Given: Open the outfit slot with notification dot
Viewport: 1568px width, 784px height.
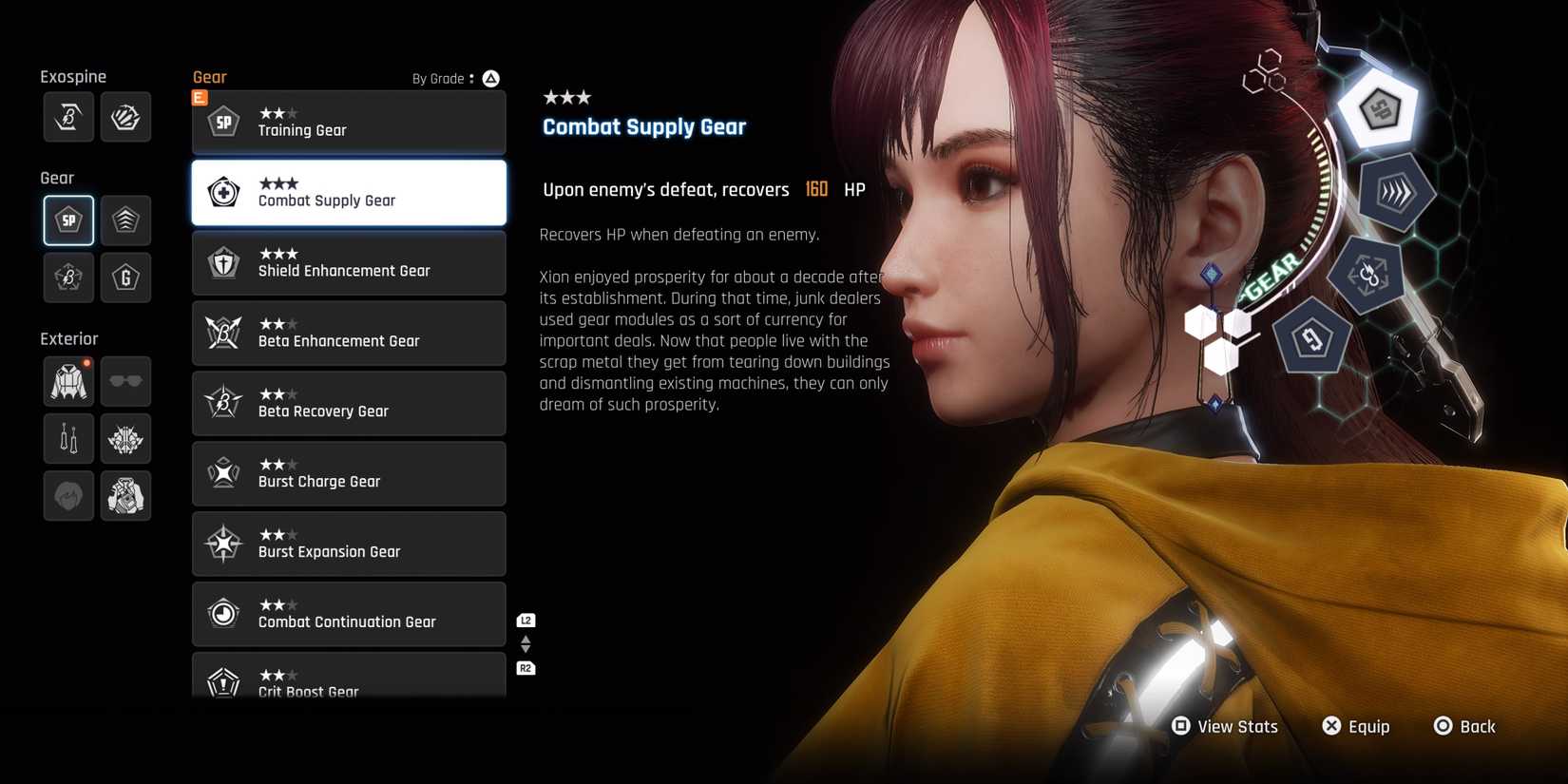Looking at the screenshot, I should [67, 381].
